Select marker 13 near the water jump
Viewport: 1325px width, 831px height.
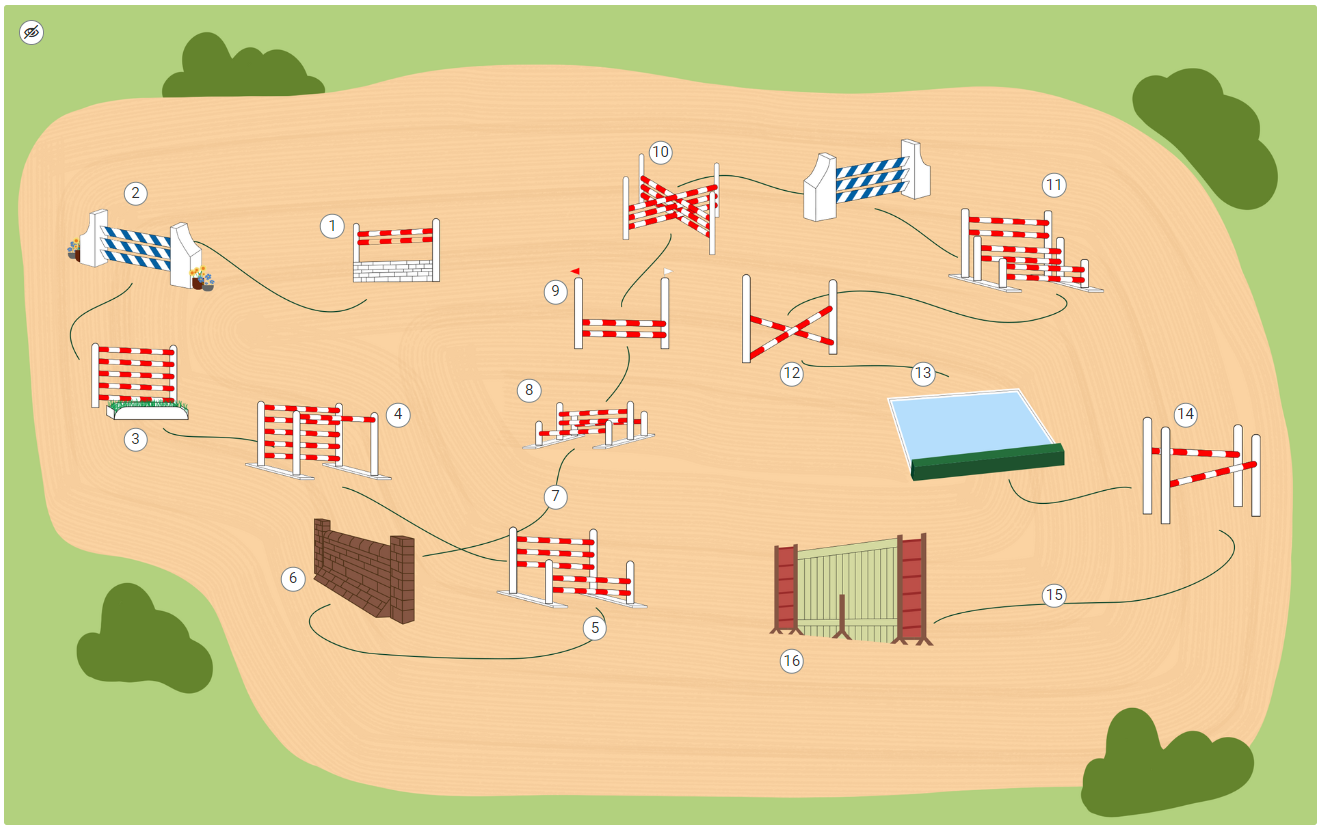pyautogui.click(x=922, y=374)
